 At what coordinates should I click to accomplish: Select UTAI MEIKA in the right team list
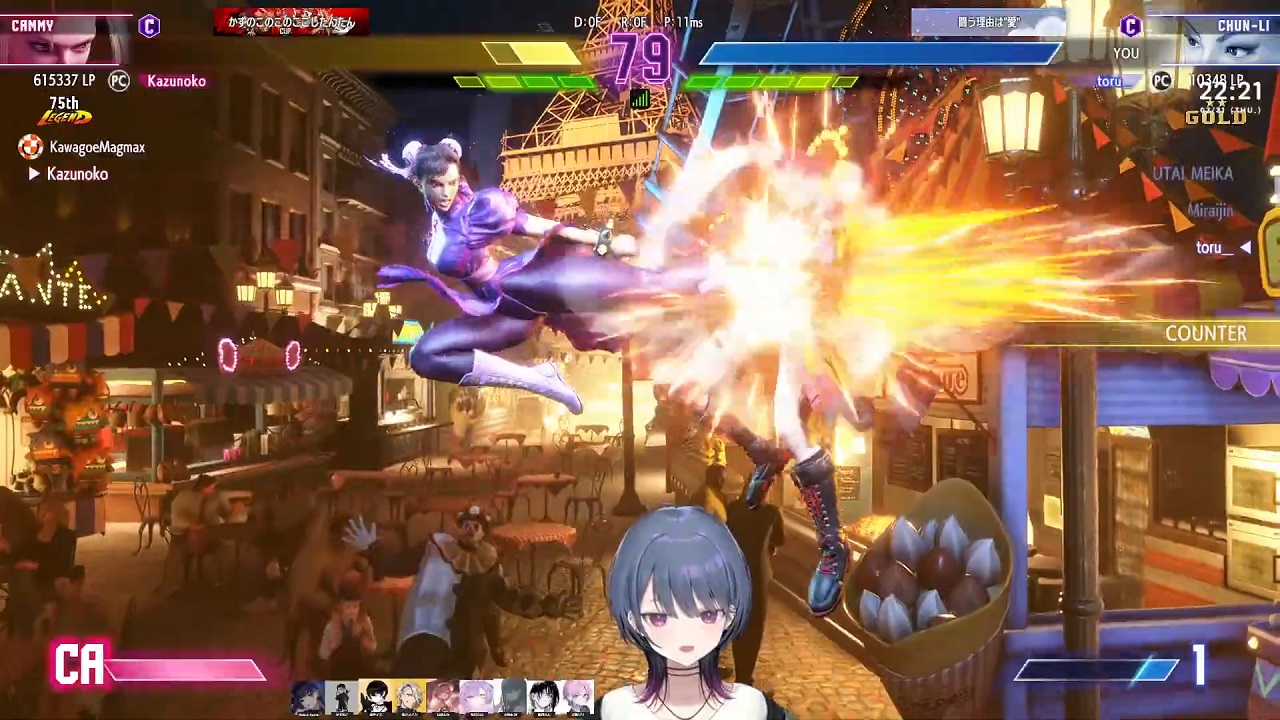[1192, 173]
